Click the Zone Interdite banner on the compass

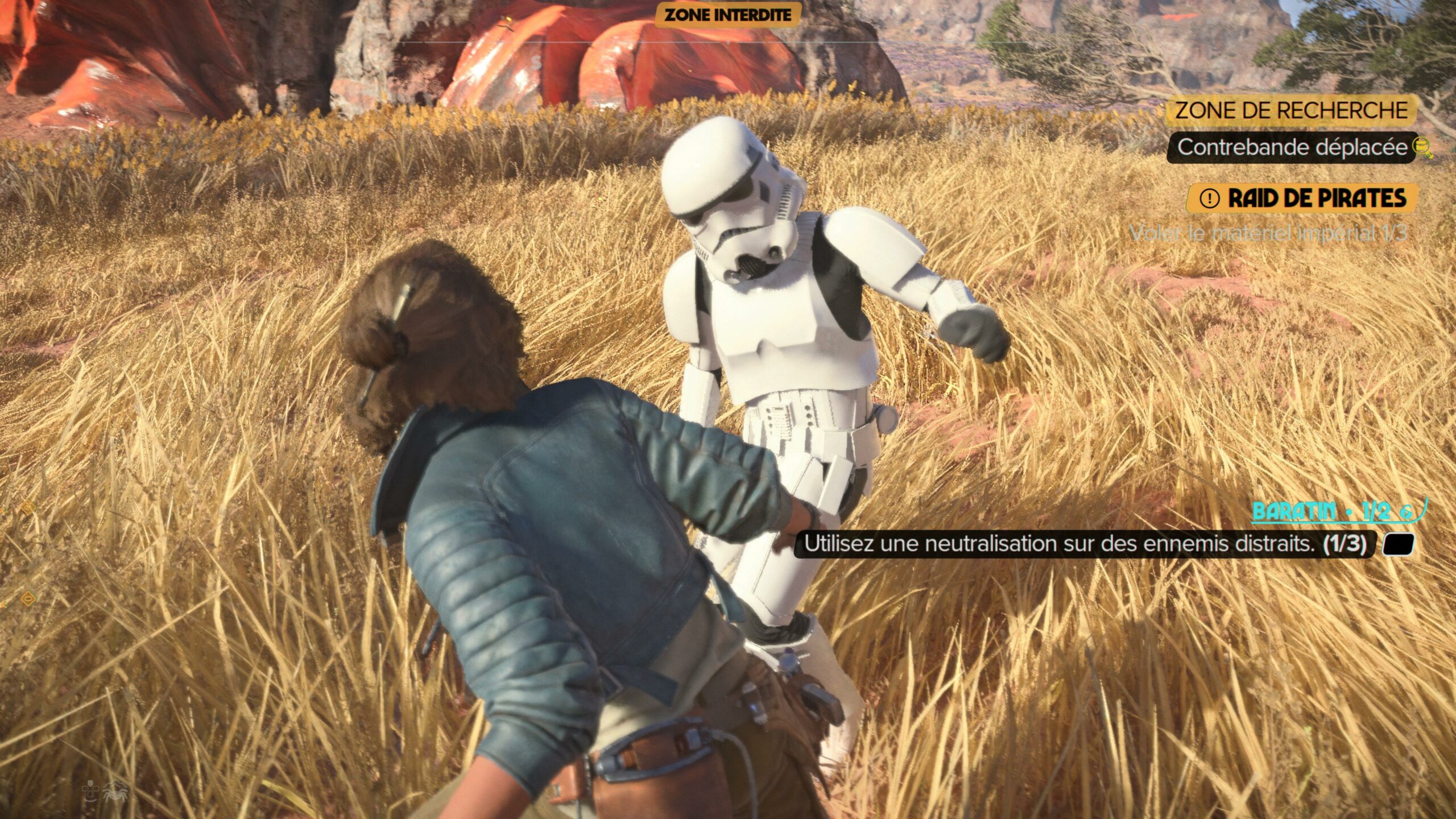click(727, 15)
